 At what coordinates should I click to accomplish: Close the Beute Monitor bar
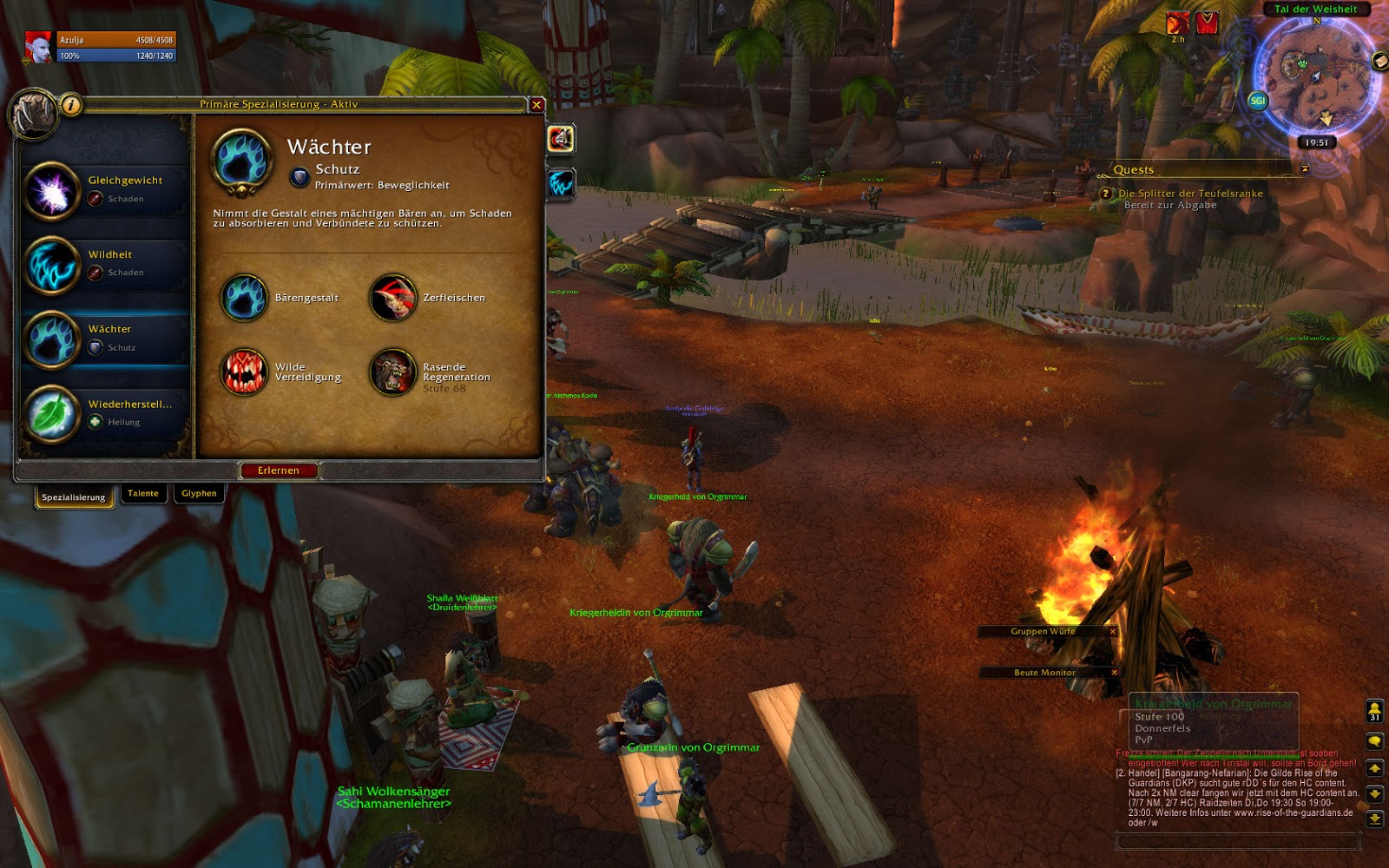point(1115,673)
